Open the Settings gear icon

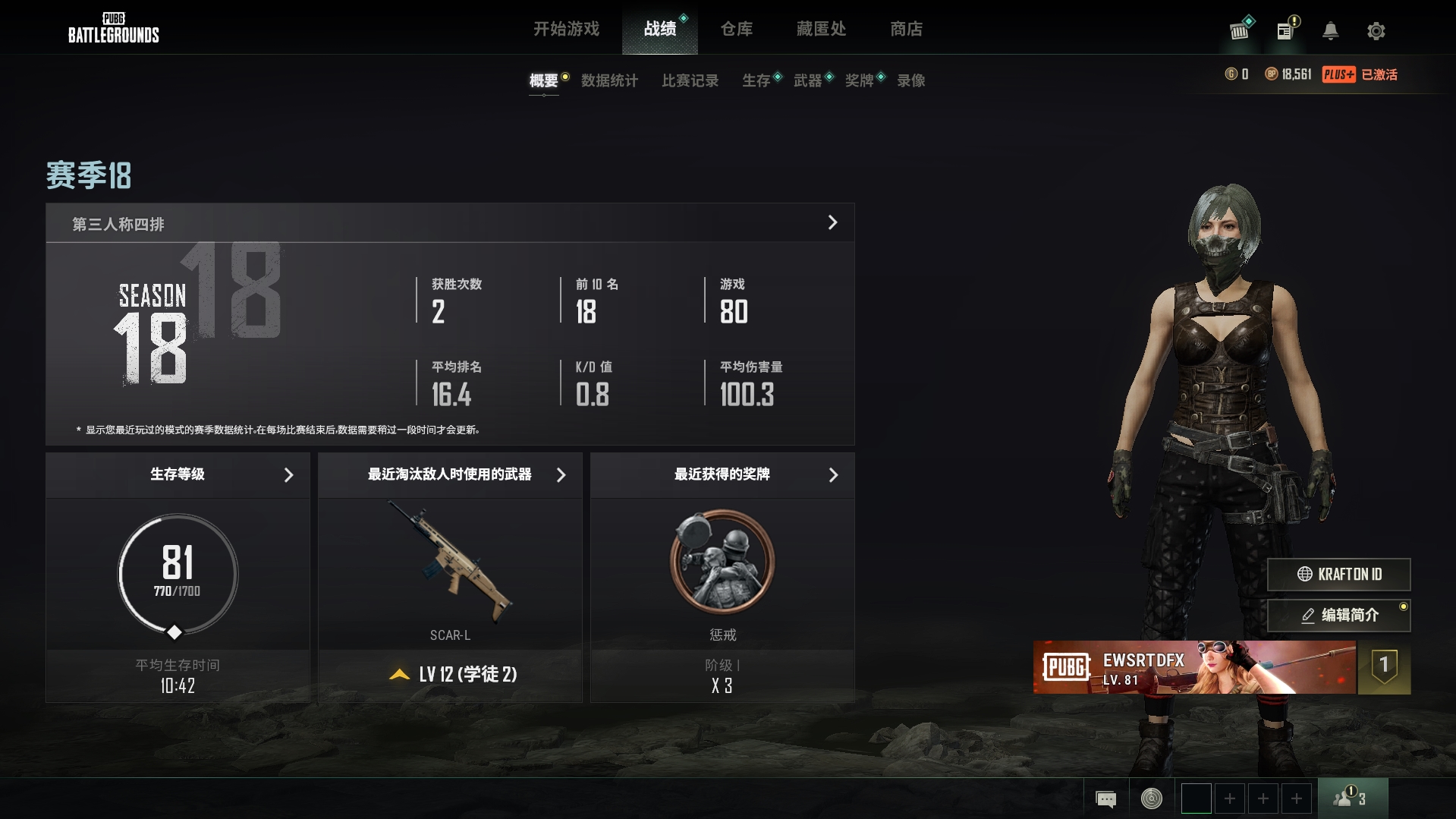1376,31
